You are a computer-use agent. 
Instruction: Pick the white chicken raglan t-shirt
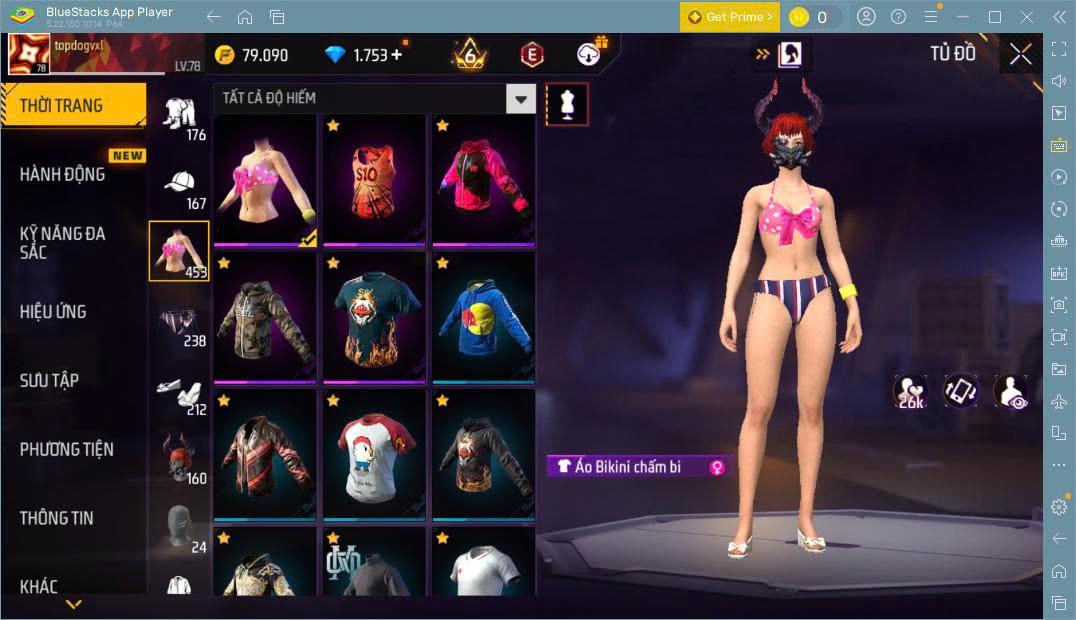374,455
